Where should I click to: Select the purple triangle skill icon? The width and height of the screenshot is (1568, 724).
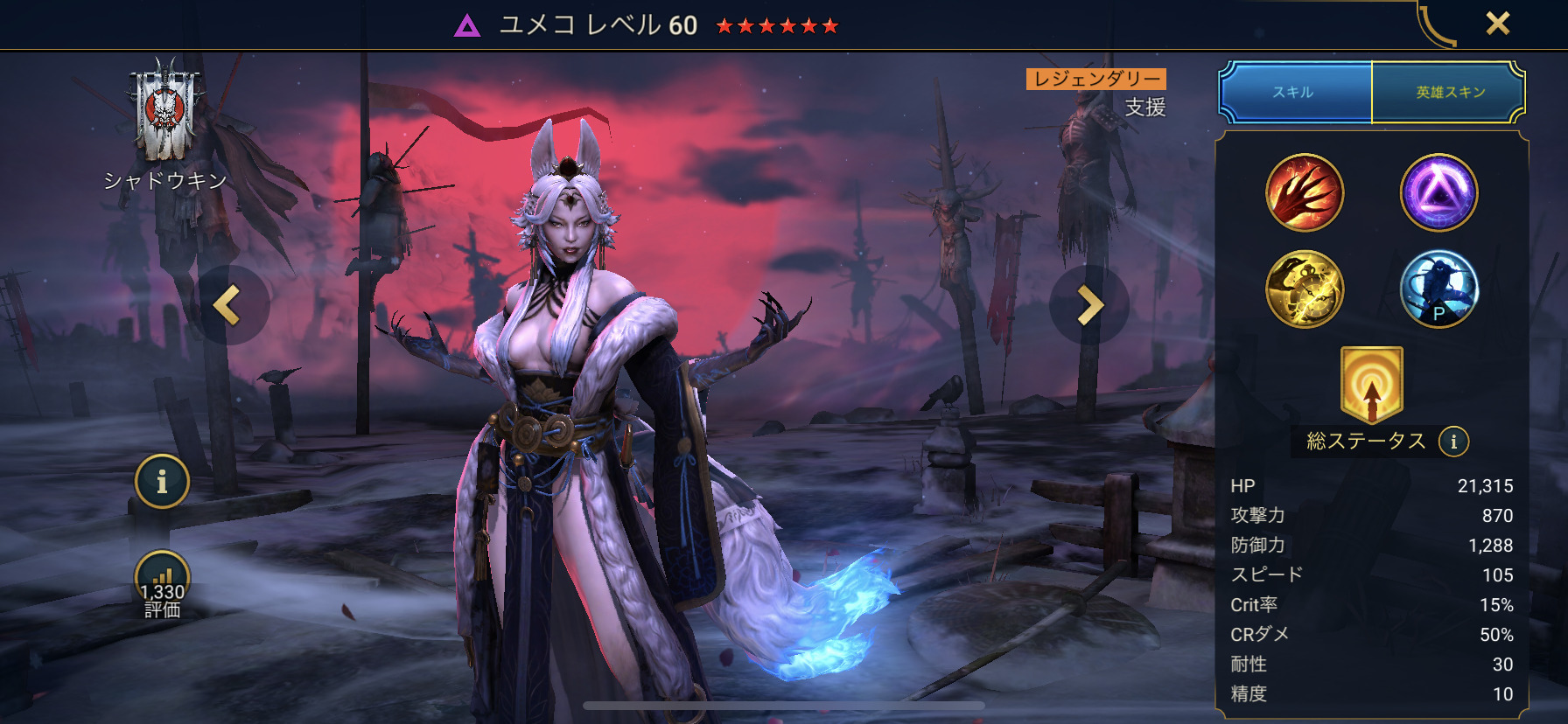tap(1438, 192)
